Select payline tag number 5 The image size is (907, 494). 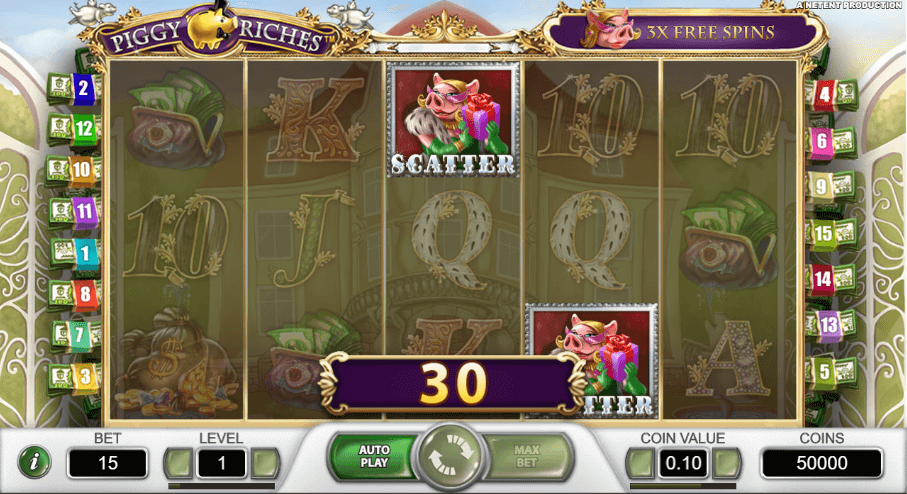point(823,372)
